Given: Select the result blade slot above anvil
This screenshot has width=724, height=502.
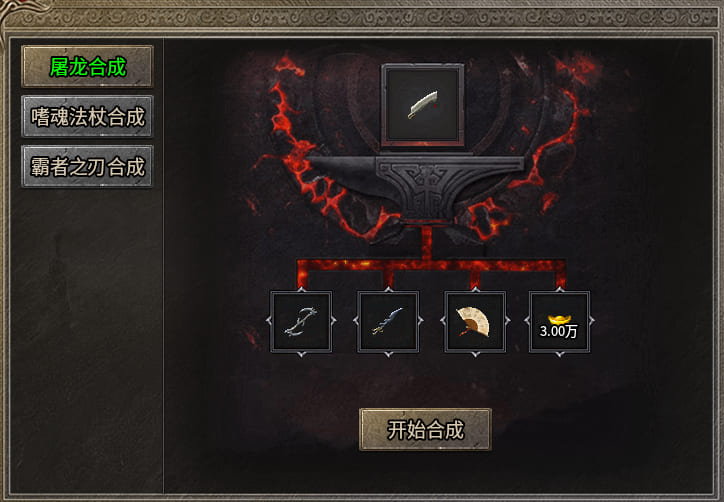Looking at the screenshot, I should click(423, 105).
